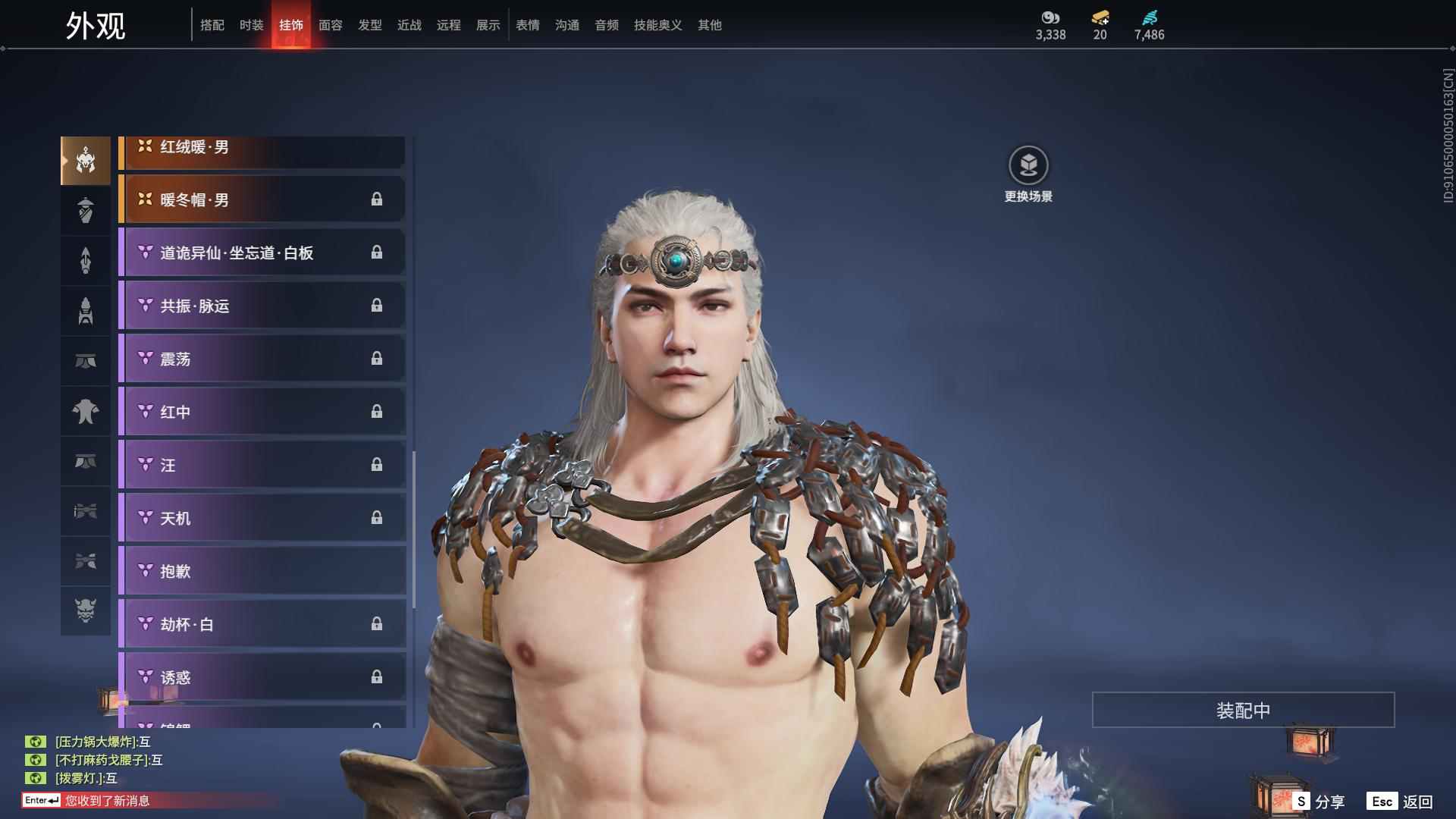Open the demon mask accessory category
The height and width of the screenshot is (819, 1456).
pyautogui.click(x=86, y=610)
